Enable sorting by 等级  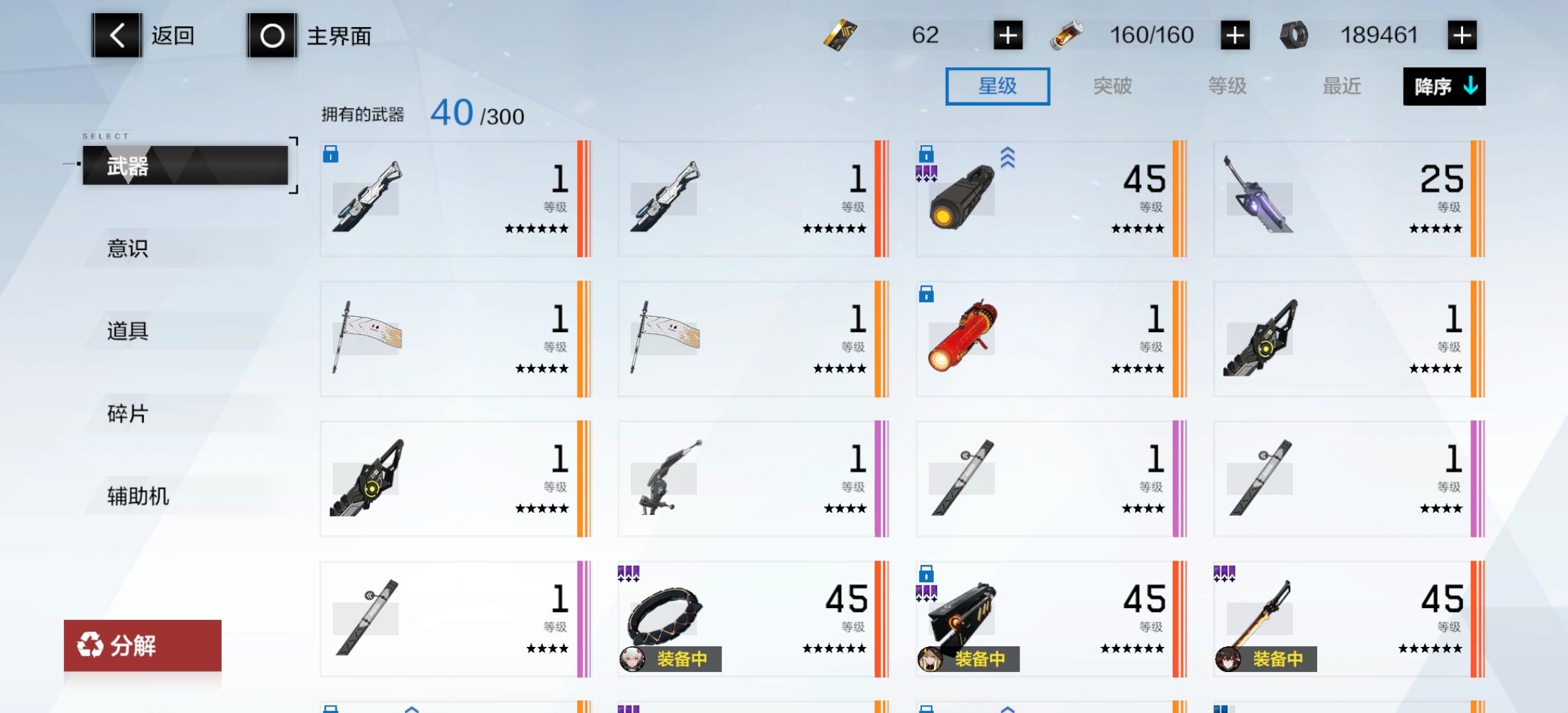(x=1227, y=86)
